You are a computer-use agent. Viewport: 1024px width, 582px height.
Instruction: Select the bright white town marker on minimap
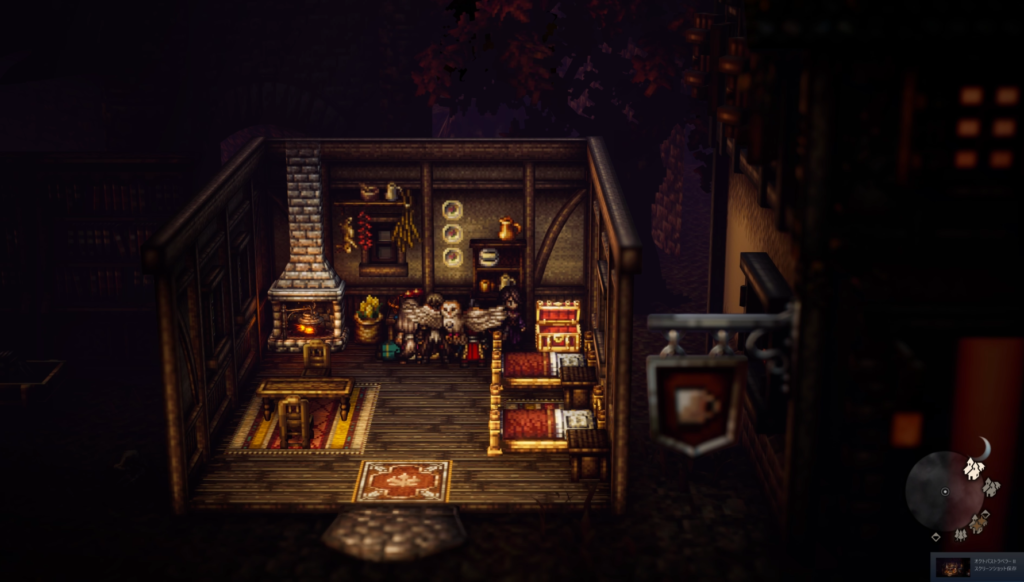pos(973,467)
